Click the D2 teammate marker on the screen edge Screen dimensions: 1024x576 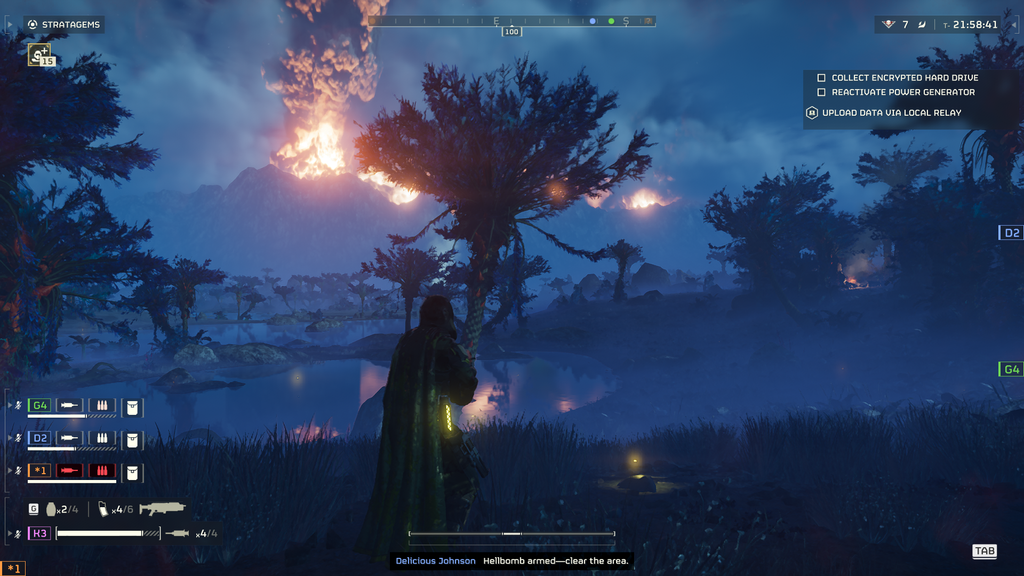[x=1011, y=233]
